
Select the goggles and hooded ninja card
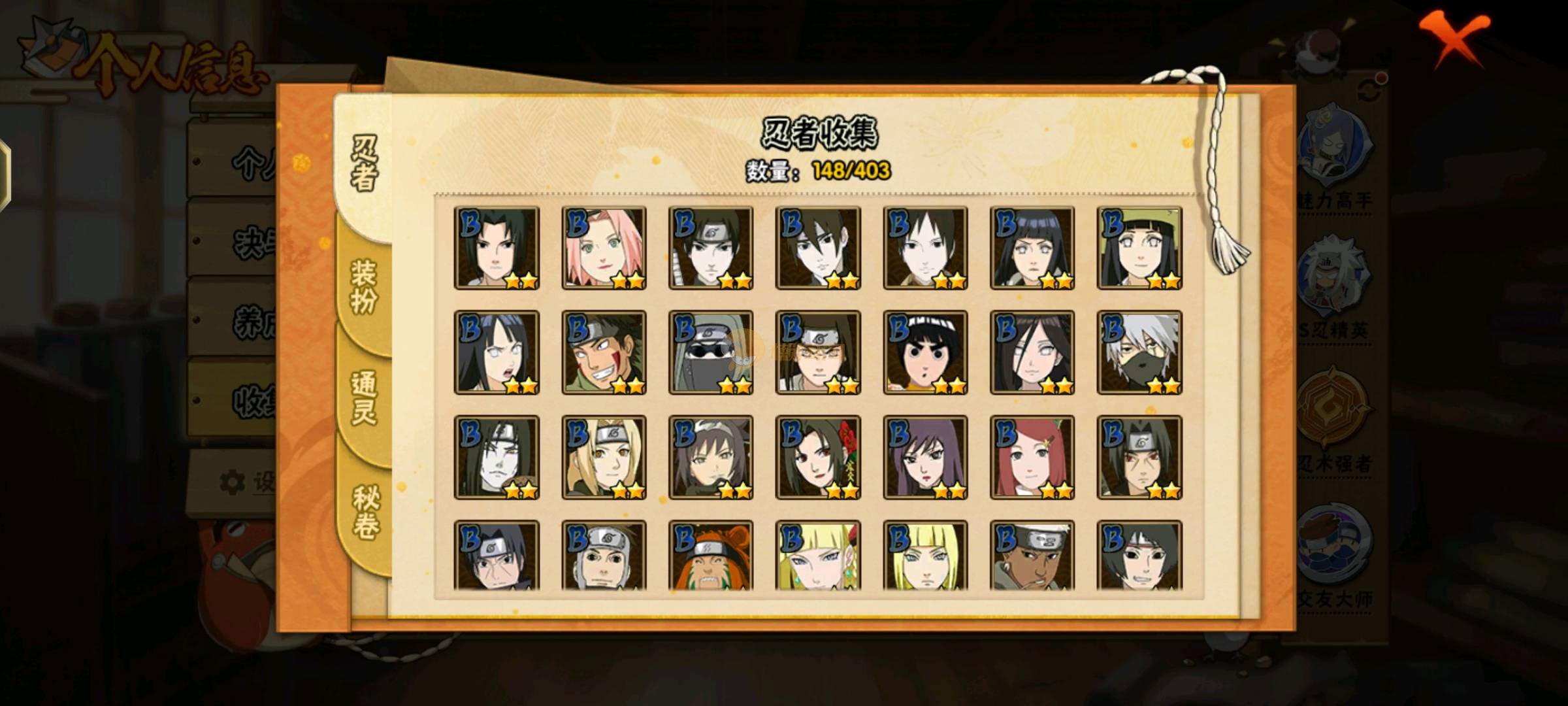pos(711,353)
